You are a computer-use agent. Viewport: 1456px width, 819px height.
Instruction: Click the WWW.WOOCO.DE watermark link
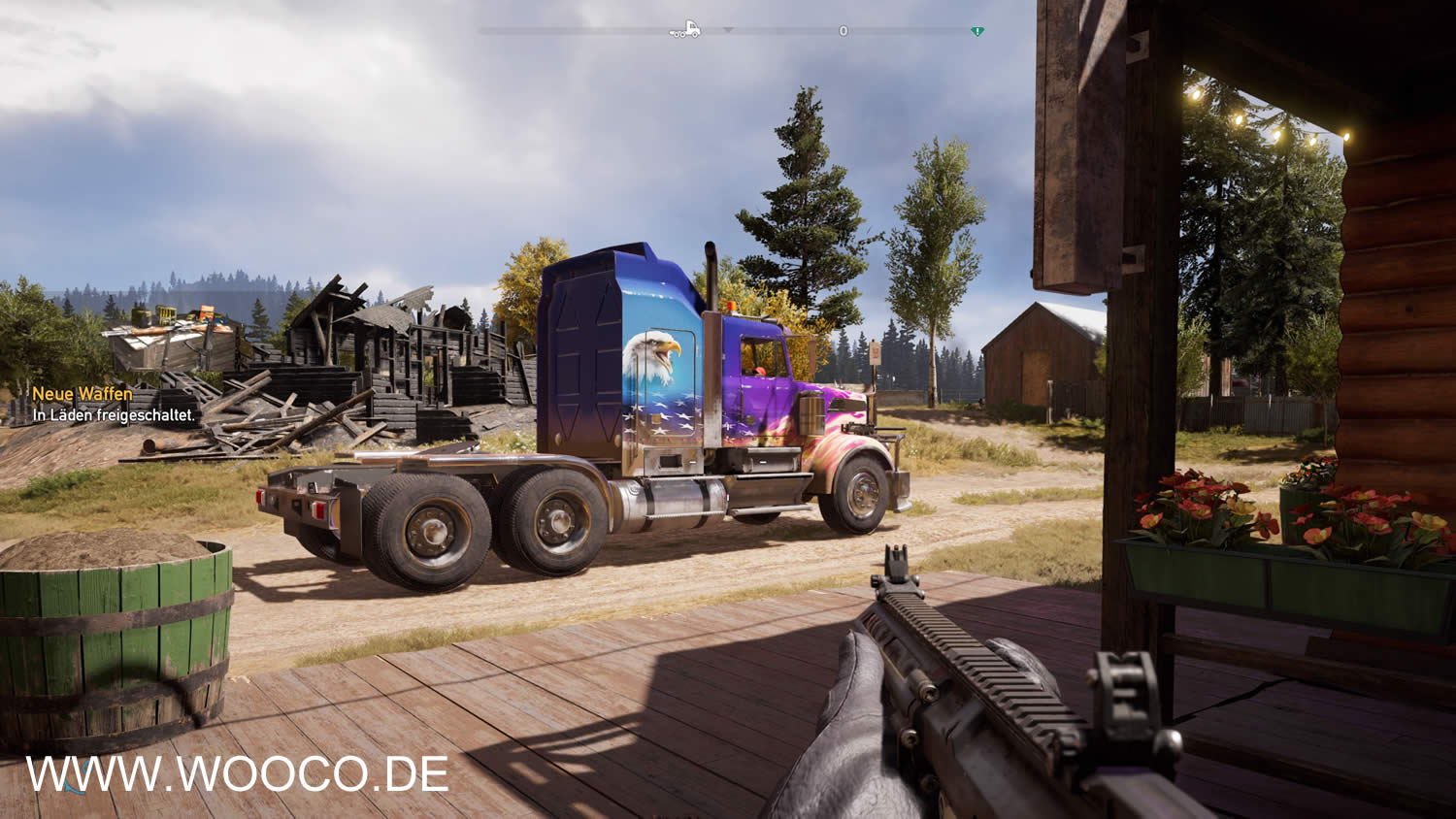click(237, 774)
